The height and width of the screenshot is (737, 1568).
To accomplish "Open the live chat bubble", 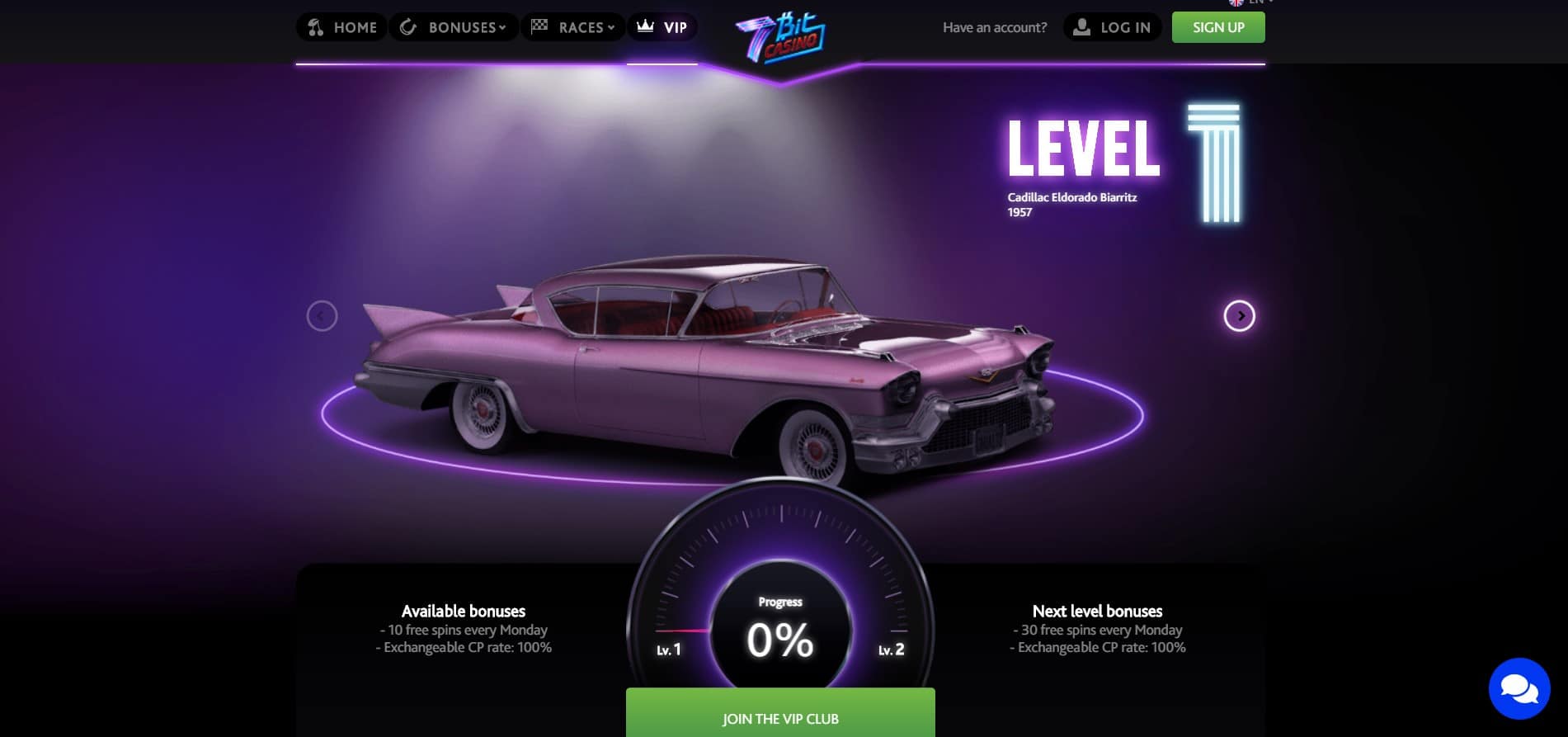I will (x=1519, y=688).
